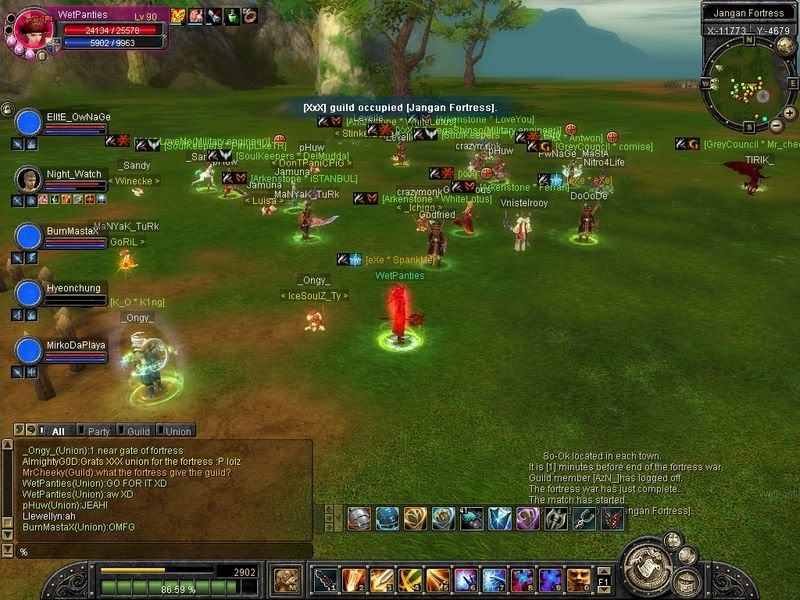Switch chat to the Party tab
The width and height of the screenshot is (800, 600).
(98, 431)
